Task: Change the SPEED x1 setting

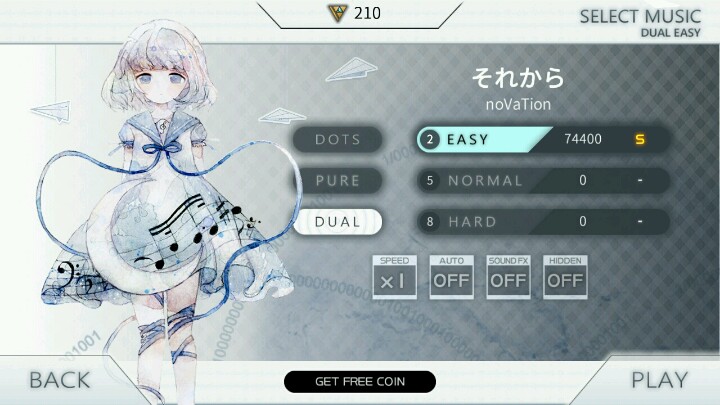Action: [x=394, y=276]
